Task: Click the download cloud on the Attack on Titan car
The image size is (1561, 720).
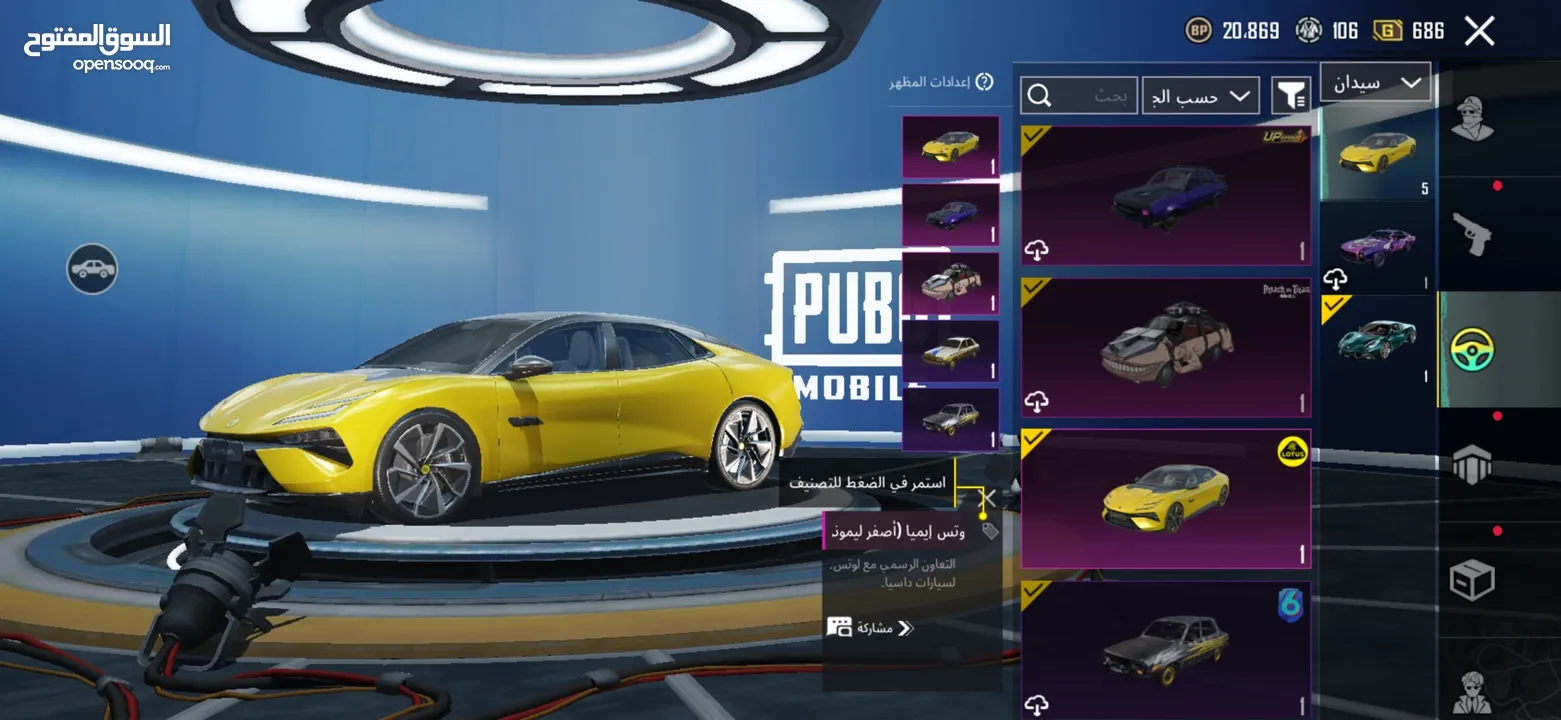Action: (x=1037, y=399)
